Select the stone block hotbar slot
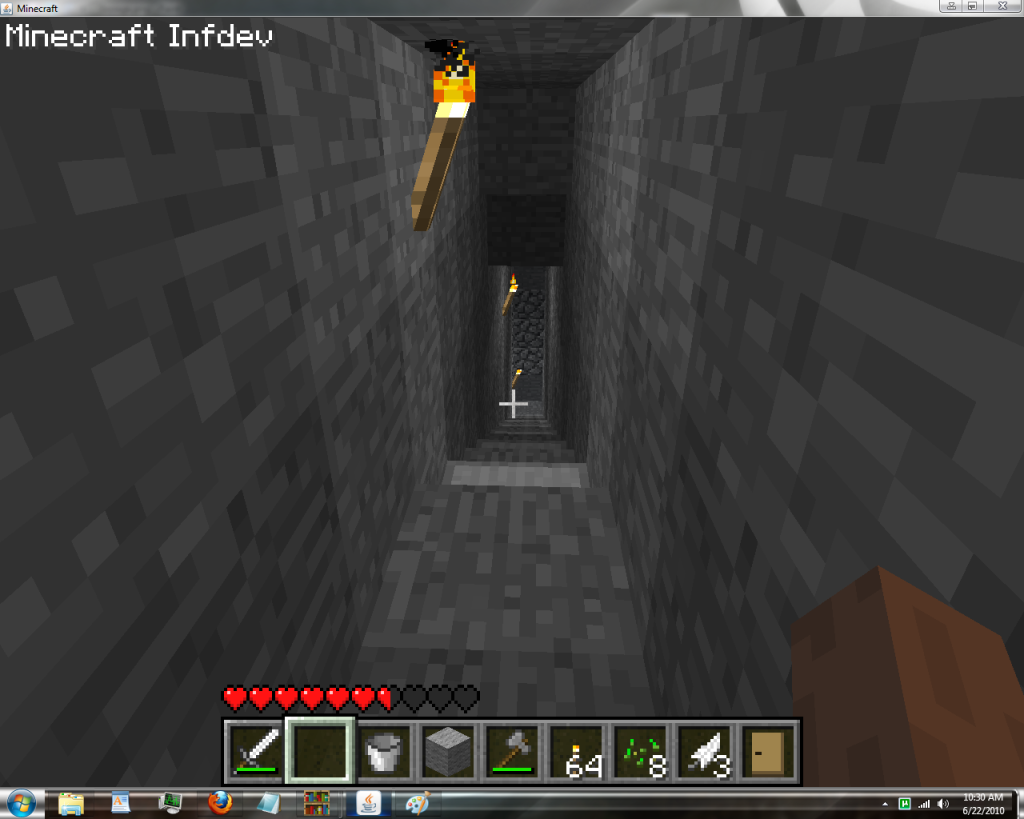 coord(448,751)
